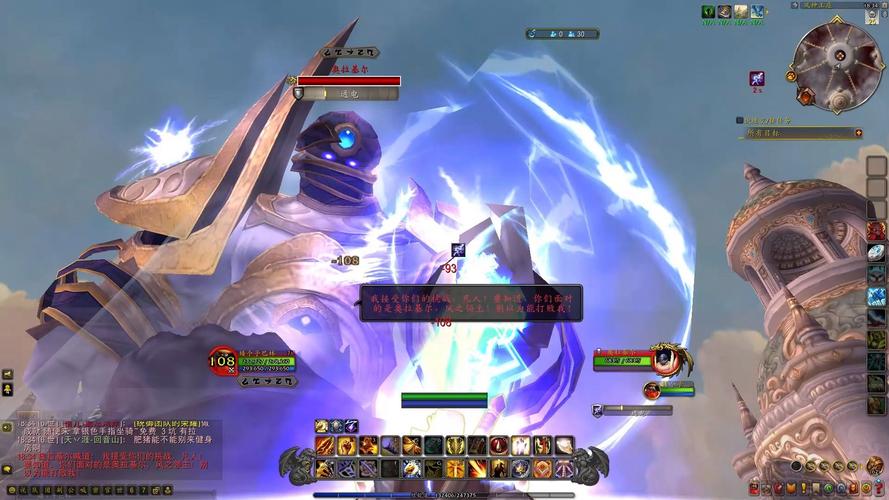
Task: Open the orange hexagon button below the minimap
Action: tap(806, 97)
